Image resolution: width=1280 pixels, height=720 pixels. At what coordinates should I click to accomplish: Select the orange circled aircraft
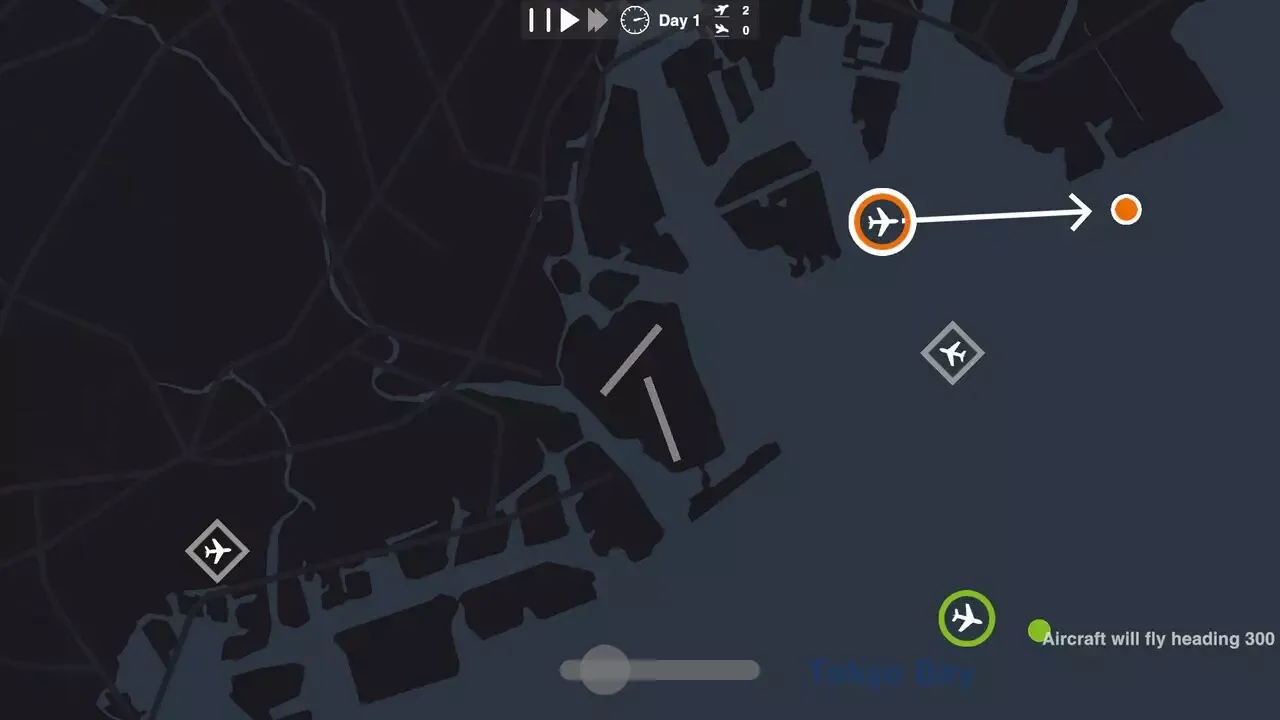882,220
